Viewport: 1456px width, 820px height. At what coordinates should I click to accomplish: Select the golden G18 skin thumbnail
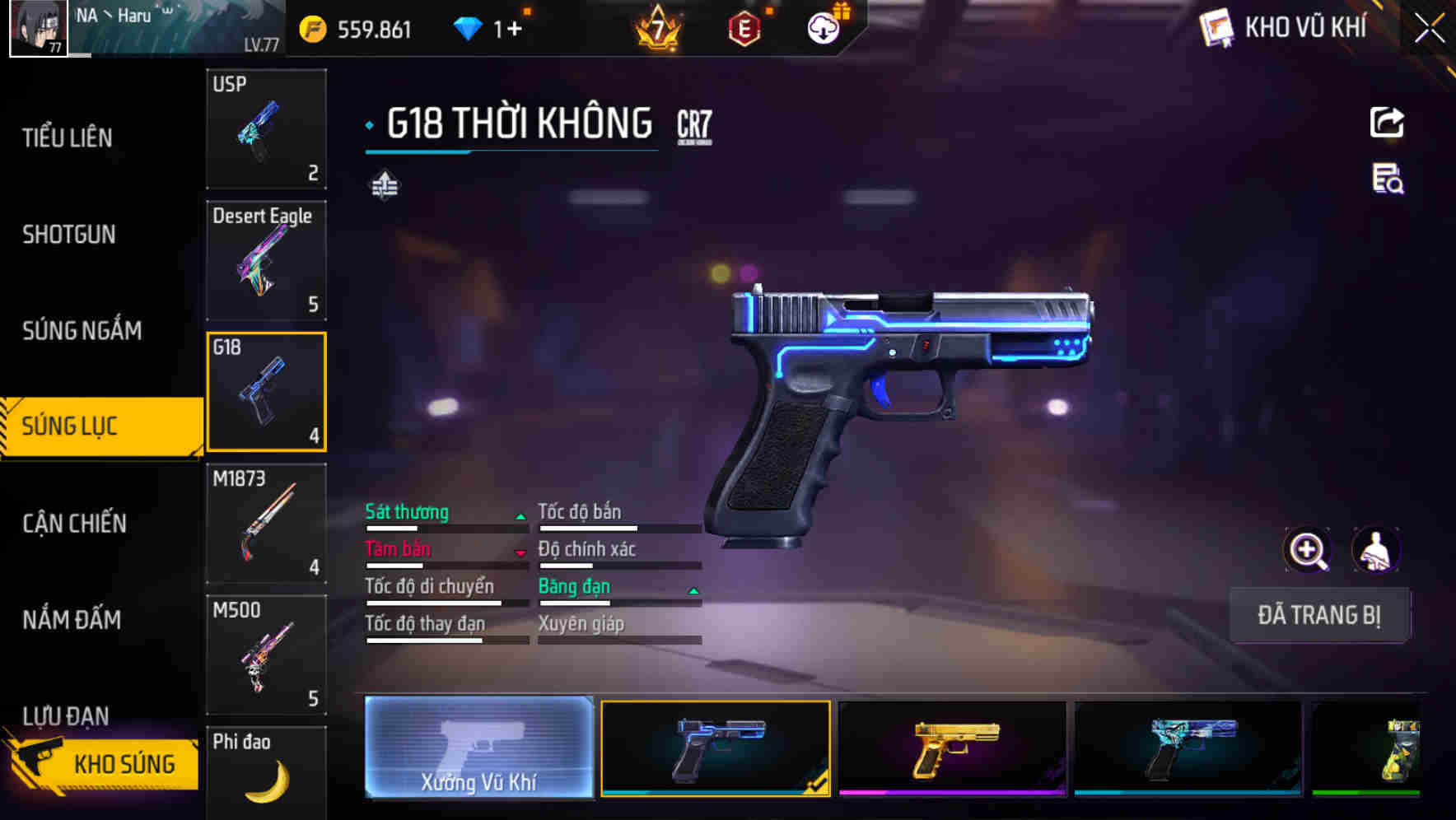[952, 749]
